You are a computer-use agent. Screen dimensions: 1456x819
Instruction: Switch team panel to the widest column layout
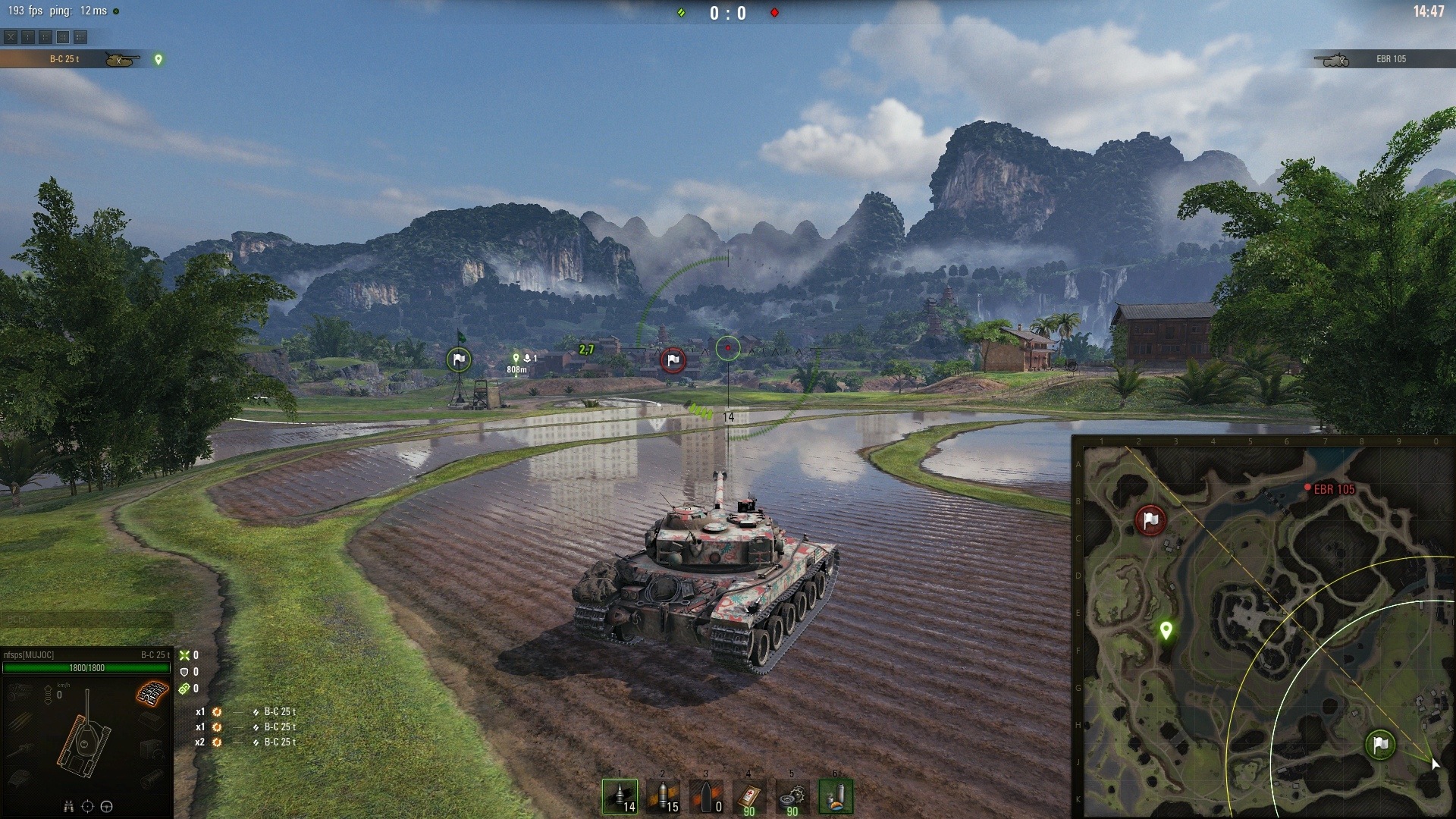point(80,36)
